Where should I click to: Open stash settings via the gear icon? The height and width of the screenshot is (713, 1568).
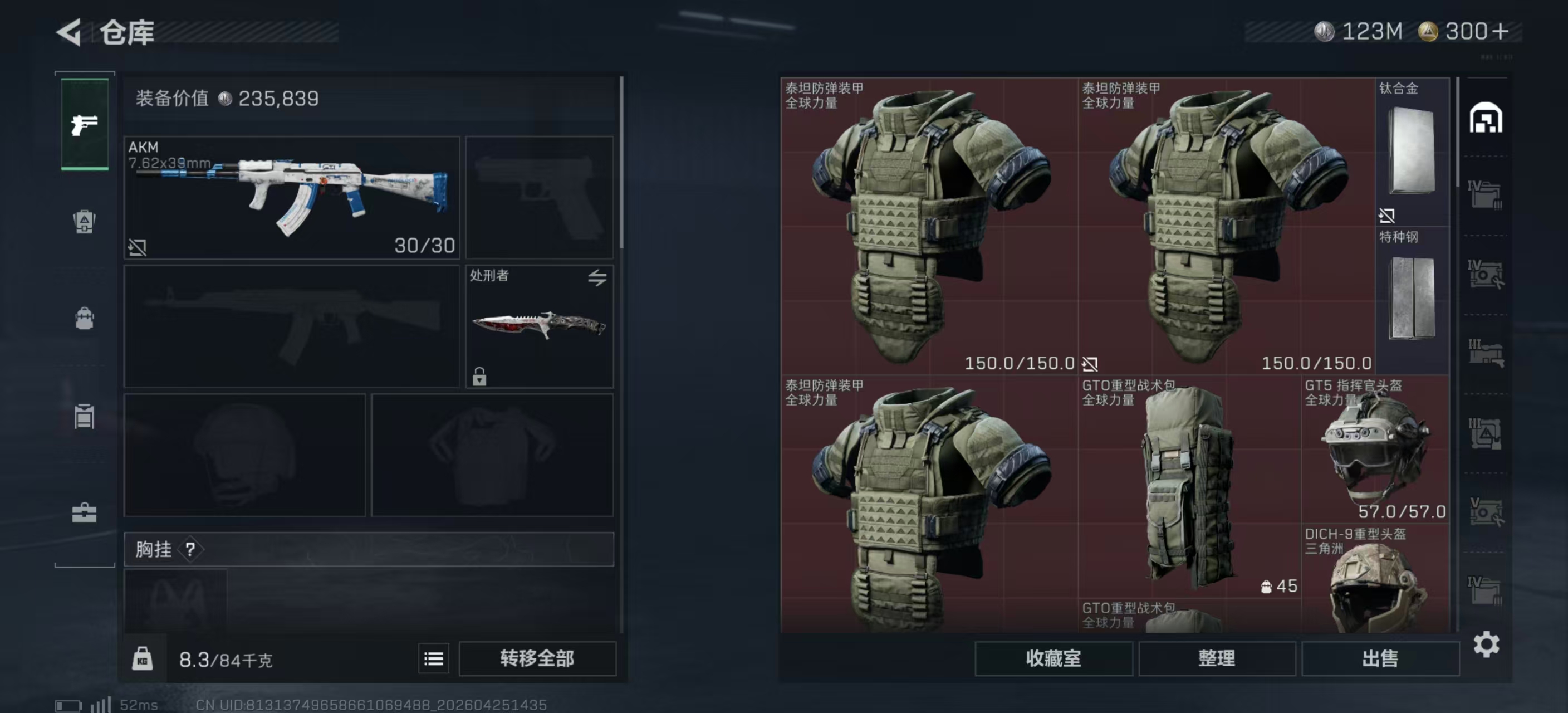tap(1486, 644)
